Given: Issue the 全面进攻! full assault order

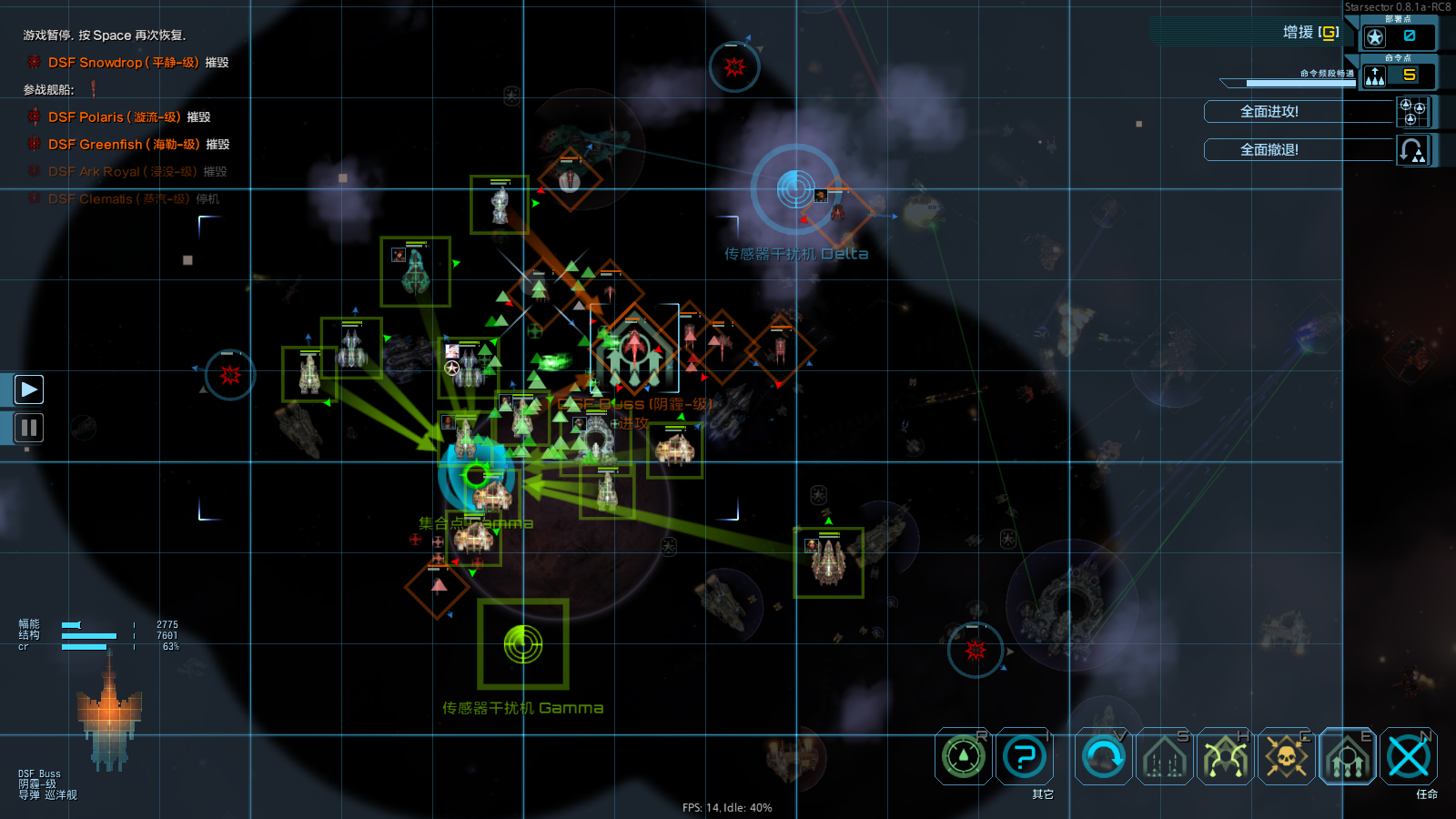Looking at the screenshot, I should coord(1269,112).
